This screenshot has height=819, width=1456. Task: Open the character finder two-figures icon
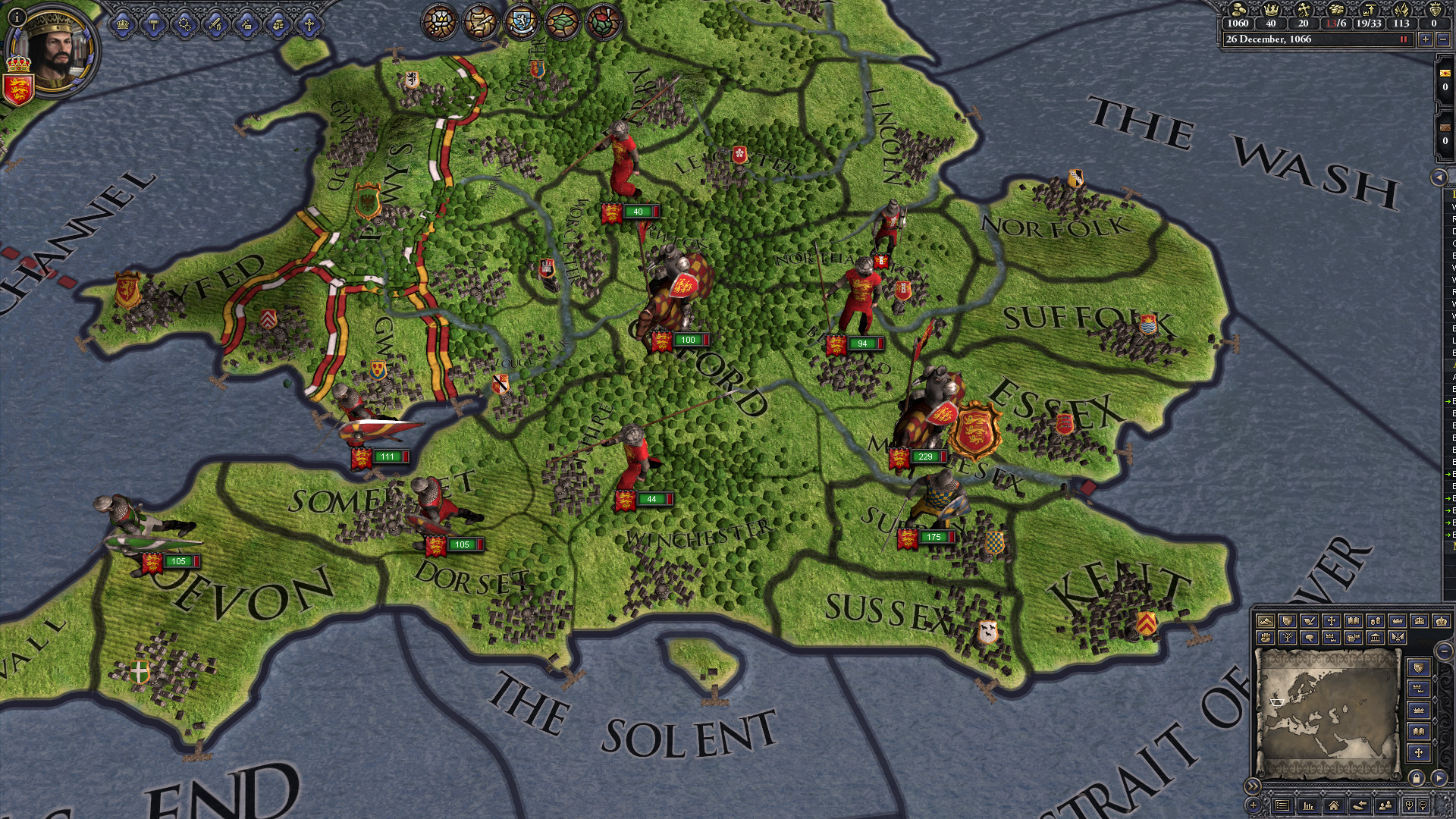tap(1385, 805)
